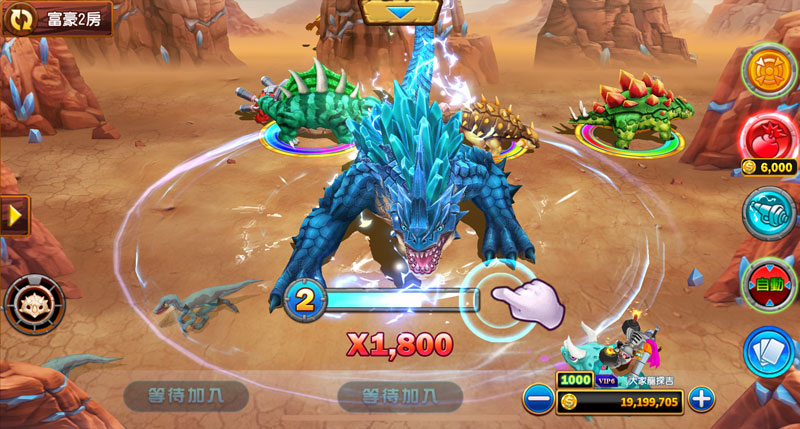Open the dinosaur compass icon

click(35, 303)
